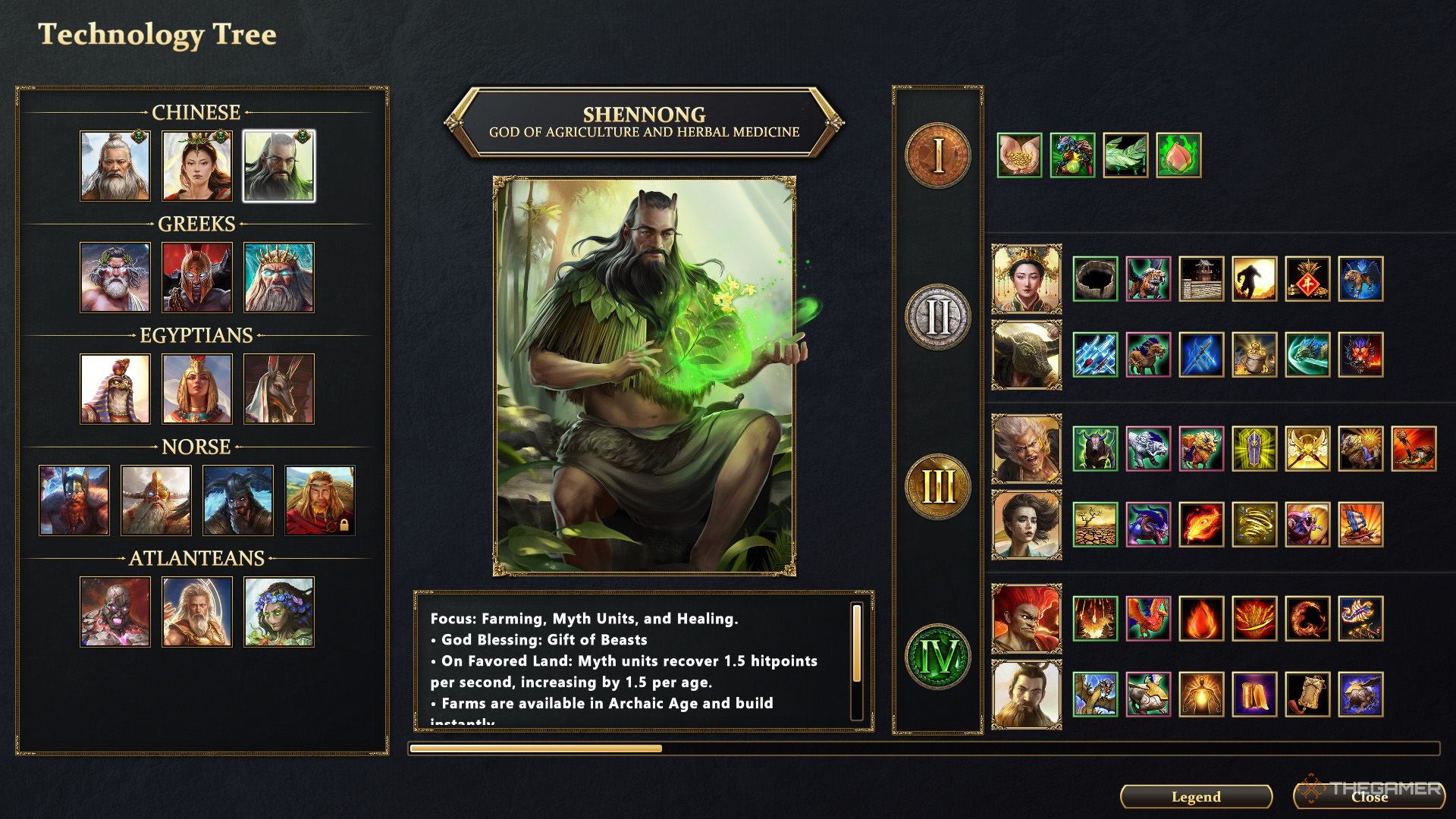The image size is (1456, 819).
Task: Select the phoenix myth unit icon
Action: (x=1149, y=620)
